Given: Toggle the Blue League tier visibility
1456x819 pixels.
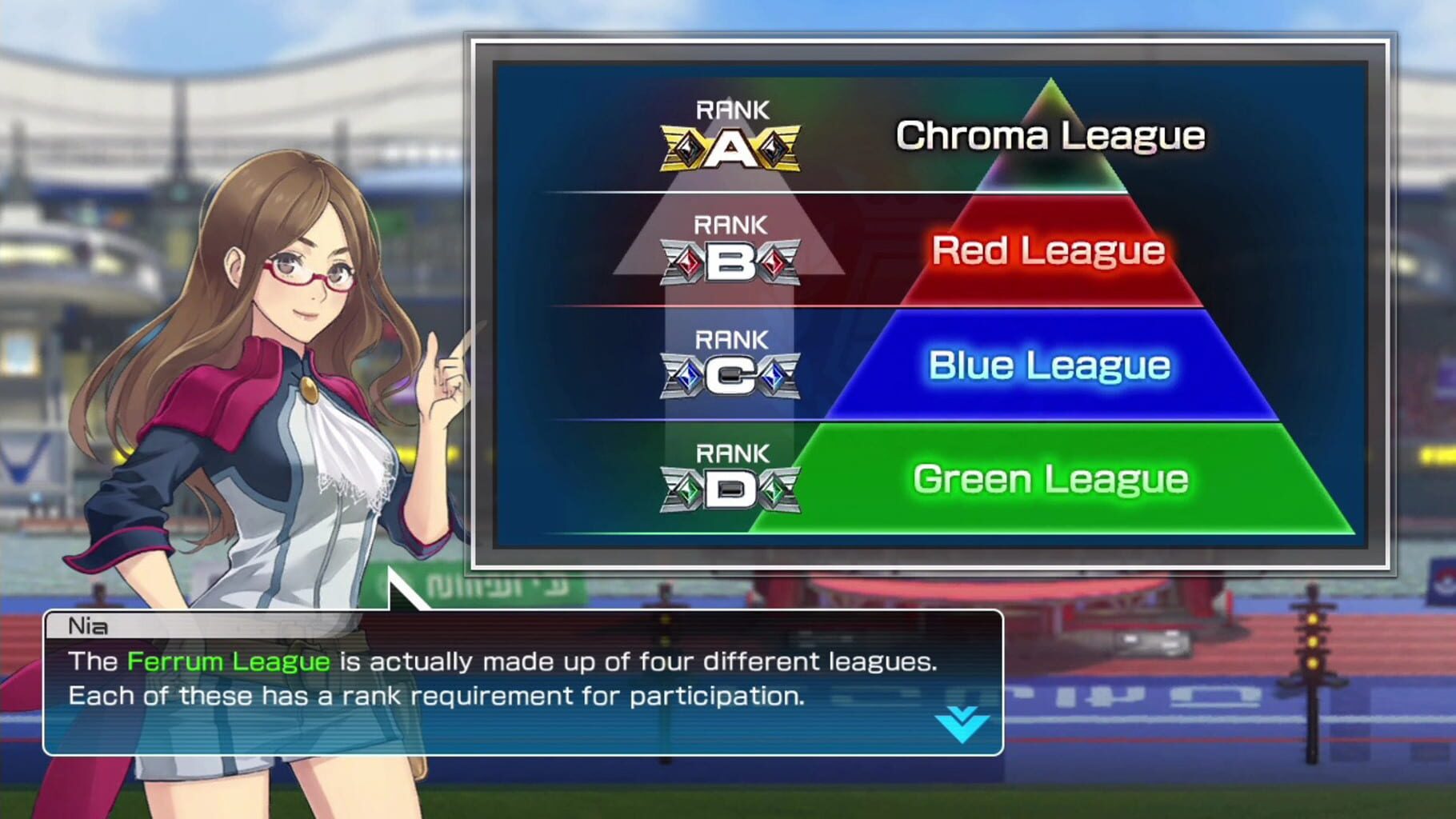Looking at the screenshot, I should click(x=1048, y=365).
